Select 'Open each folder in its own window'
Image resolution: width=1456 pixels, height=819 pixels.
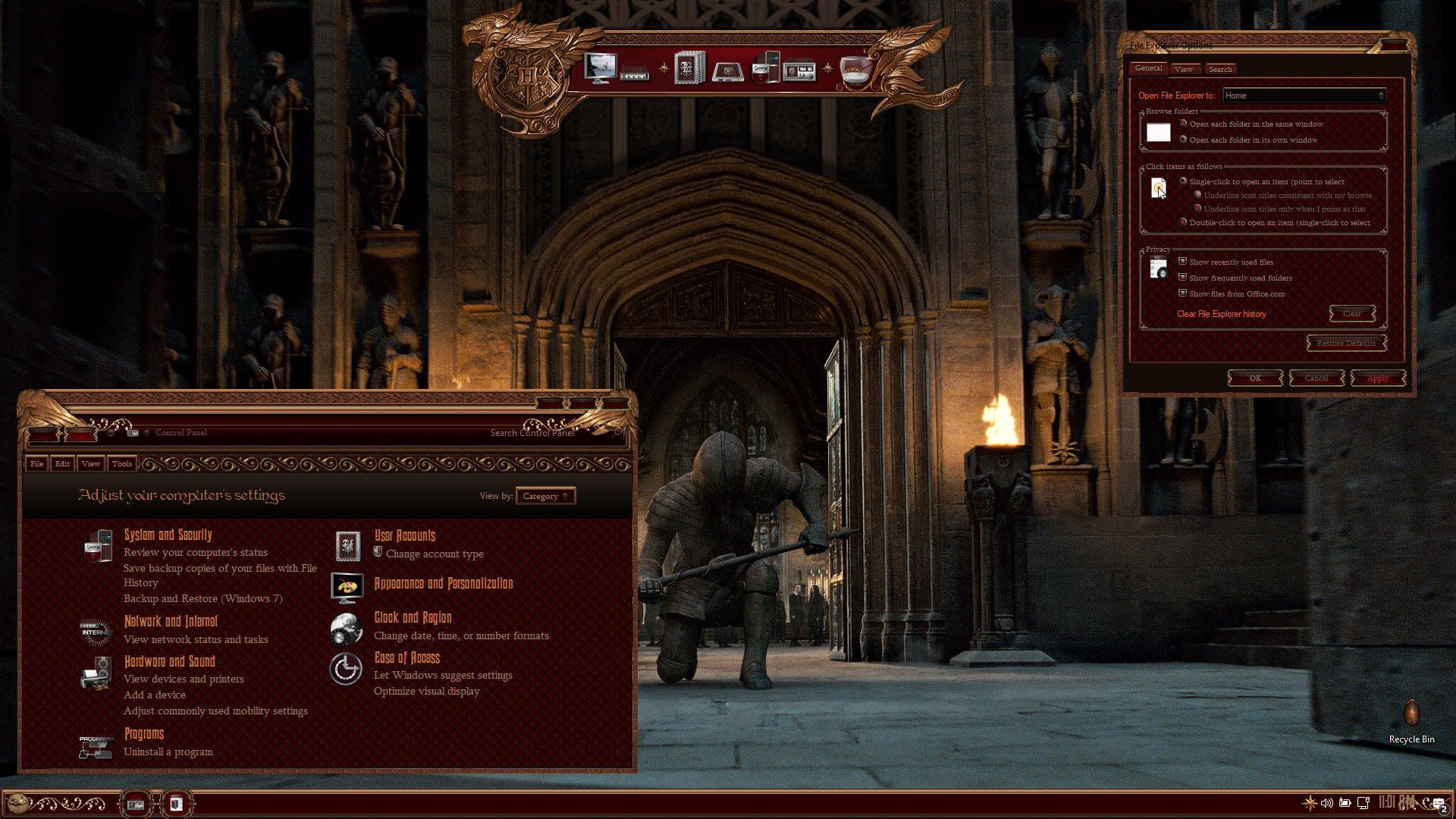coord(1183,140)
